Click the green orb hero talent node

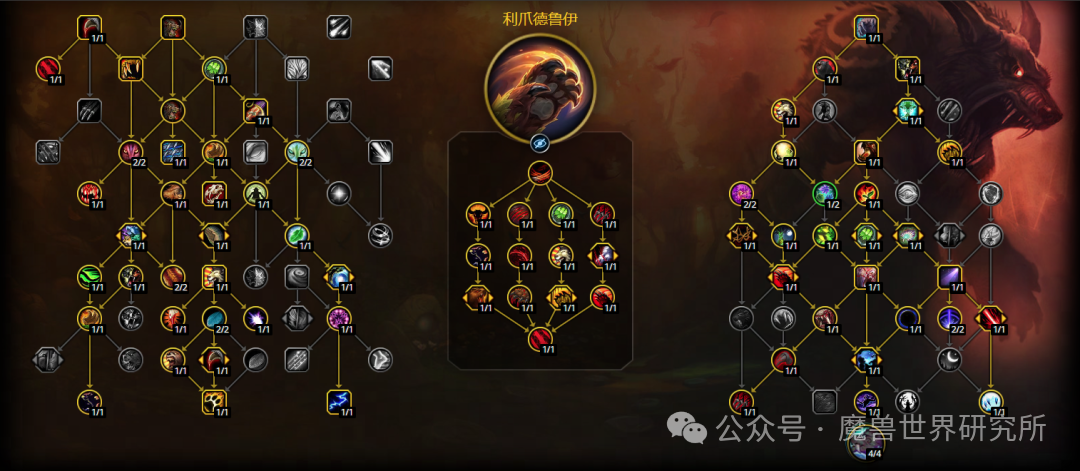[x=561, y=212]
